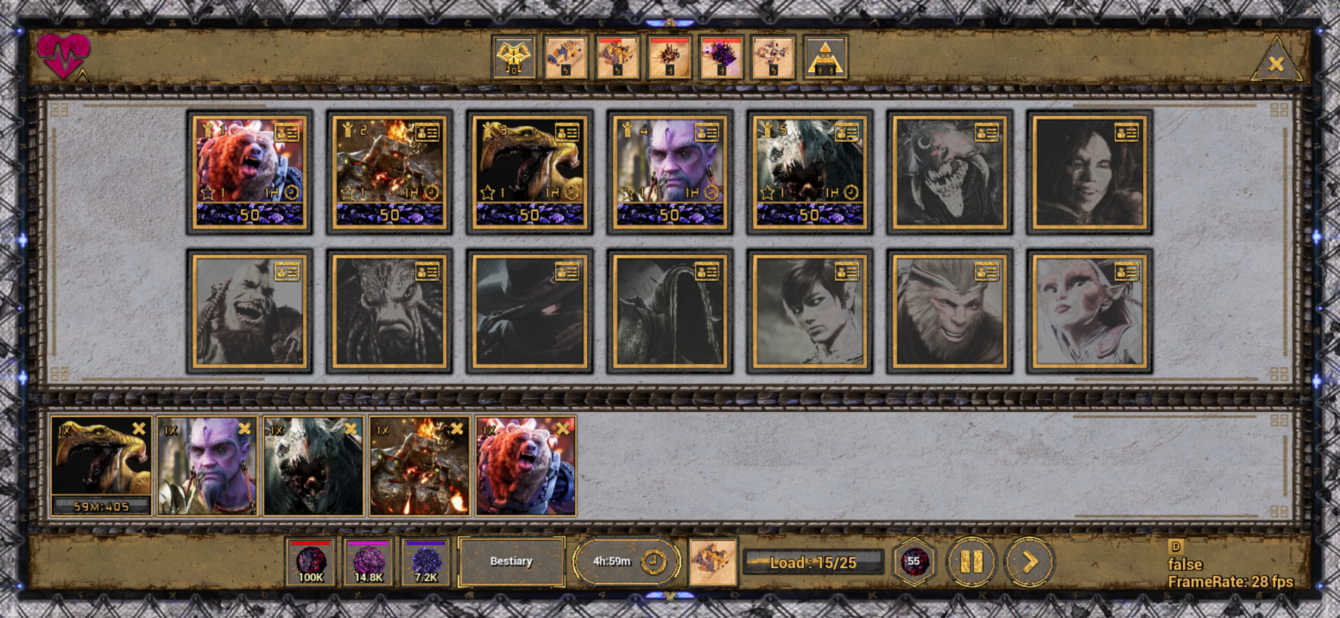The image size is (1340, 618).
Task: Open the Bestiary
Action: pyautogui.click(x=511, y=562)
